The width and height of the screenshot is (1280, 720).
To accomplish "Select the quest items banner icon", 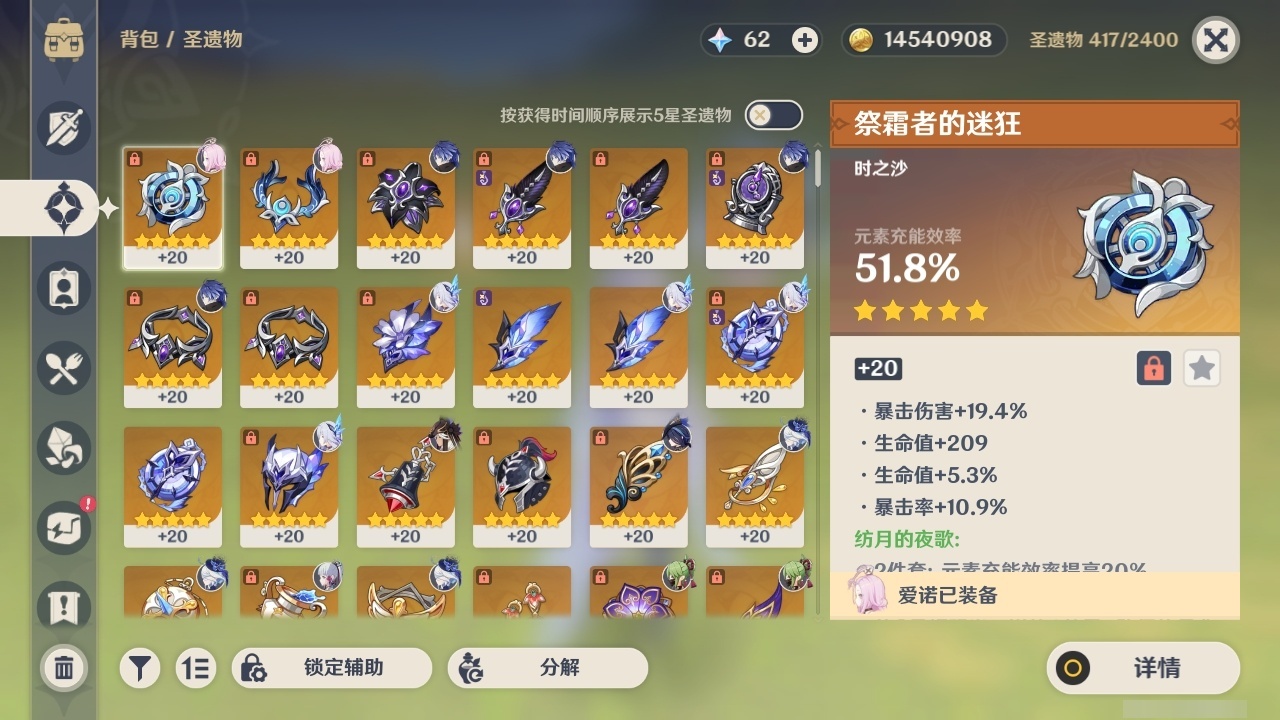I will 62,608.
